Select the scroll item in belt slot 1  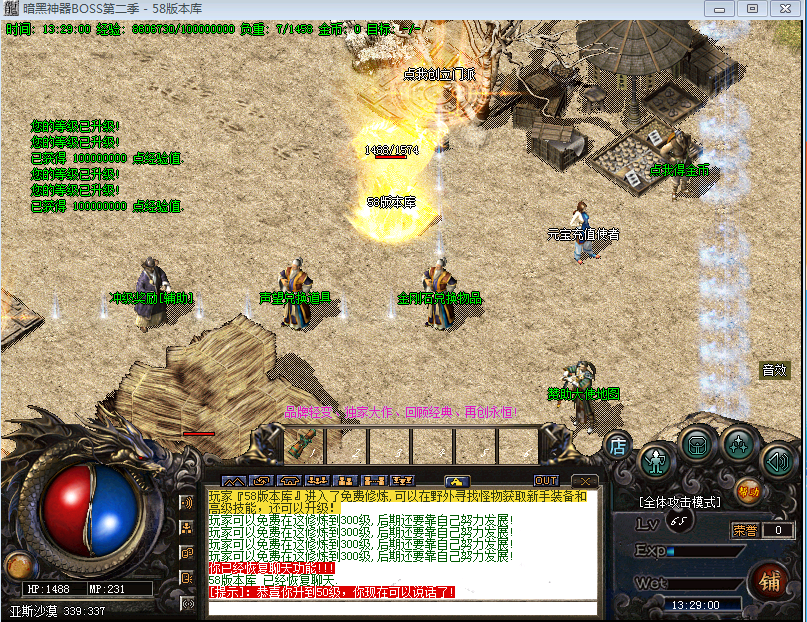pos(304,443)
